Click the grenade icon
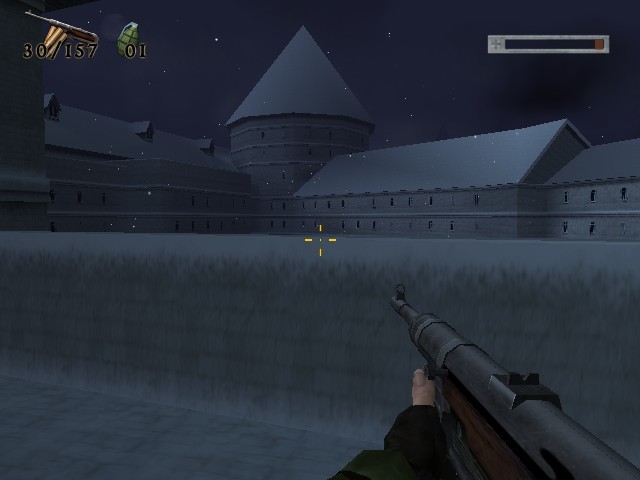 128,39
